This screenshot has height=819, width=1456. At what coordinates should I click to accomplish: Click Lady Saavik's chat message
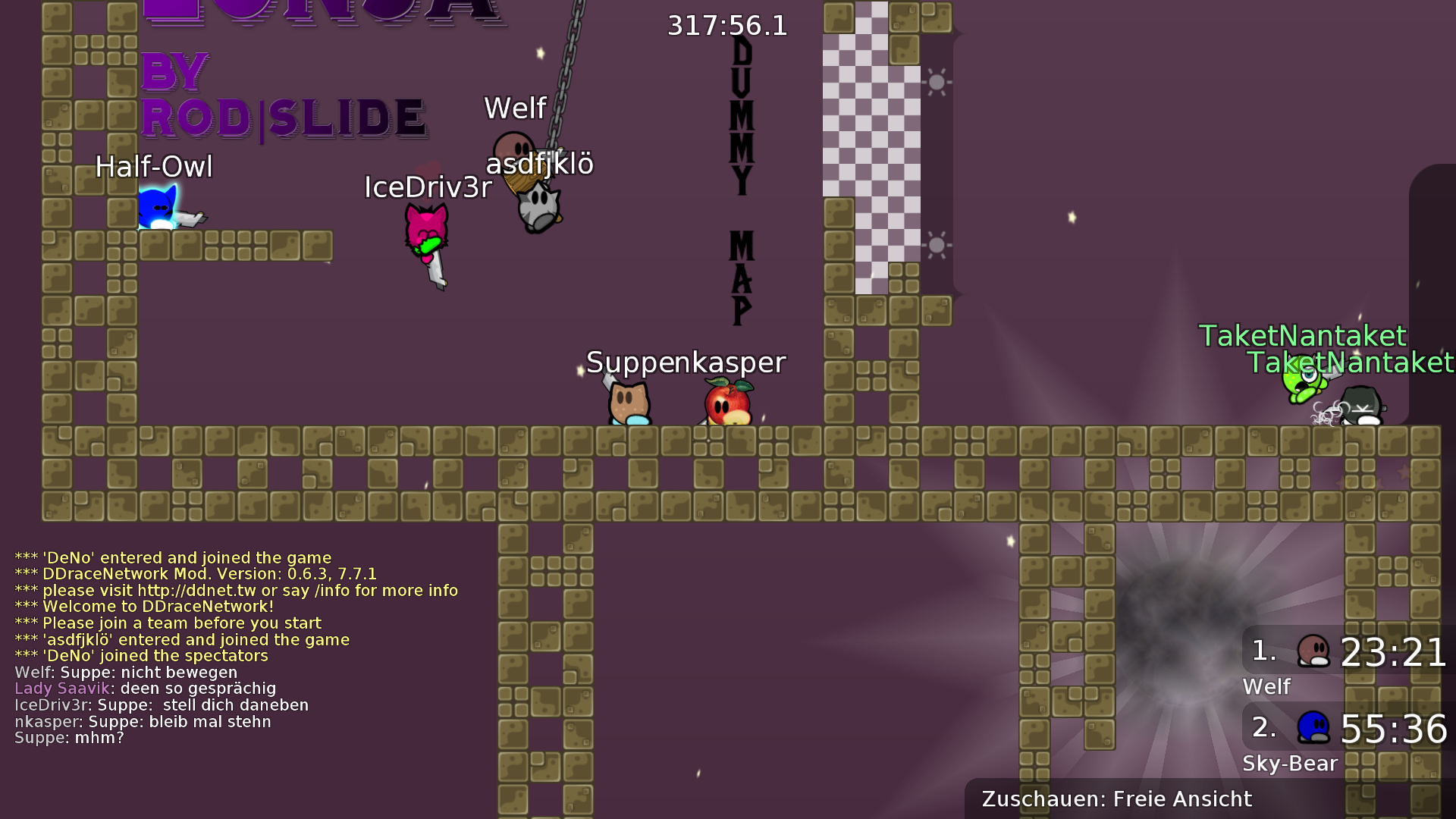(144, 689)
